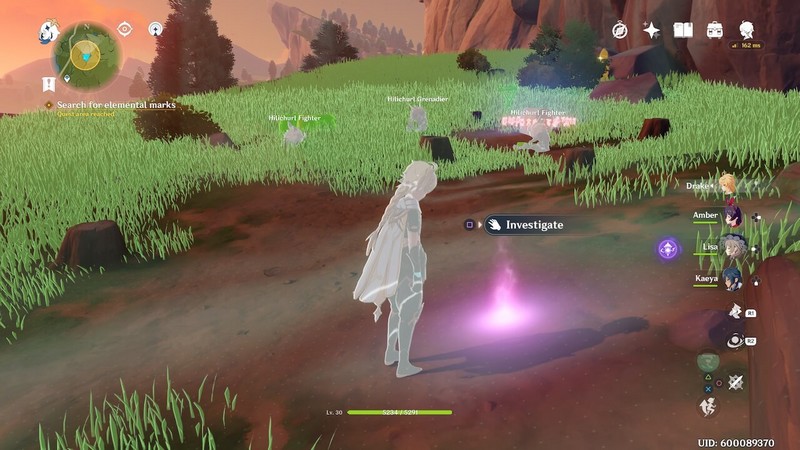Switch to party member Drake
Image resolution: width=800 pixels, height=450 pixels.
tap(727, 185)
